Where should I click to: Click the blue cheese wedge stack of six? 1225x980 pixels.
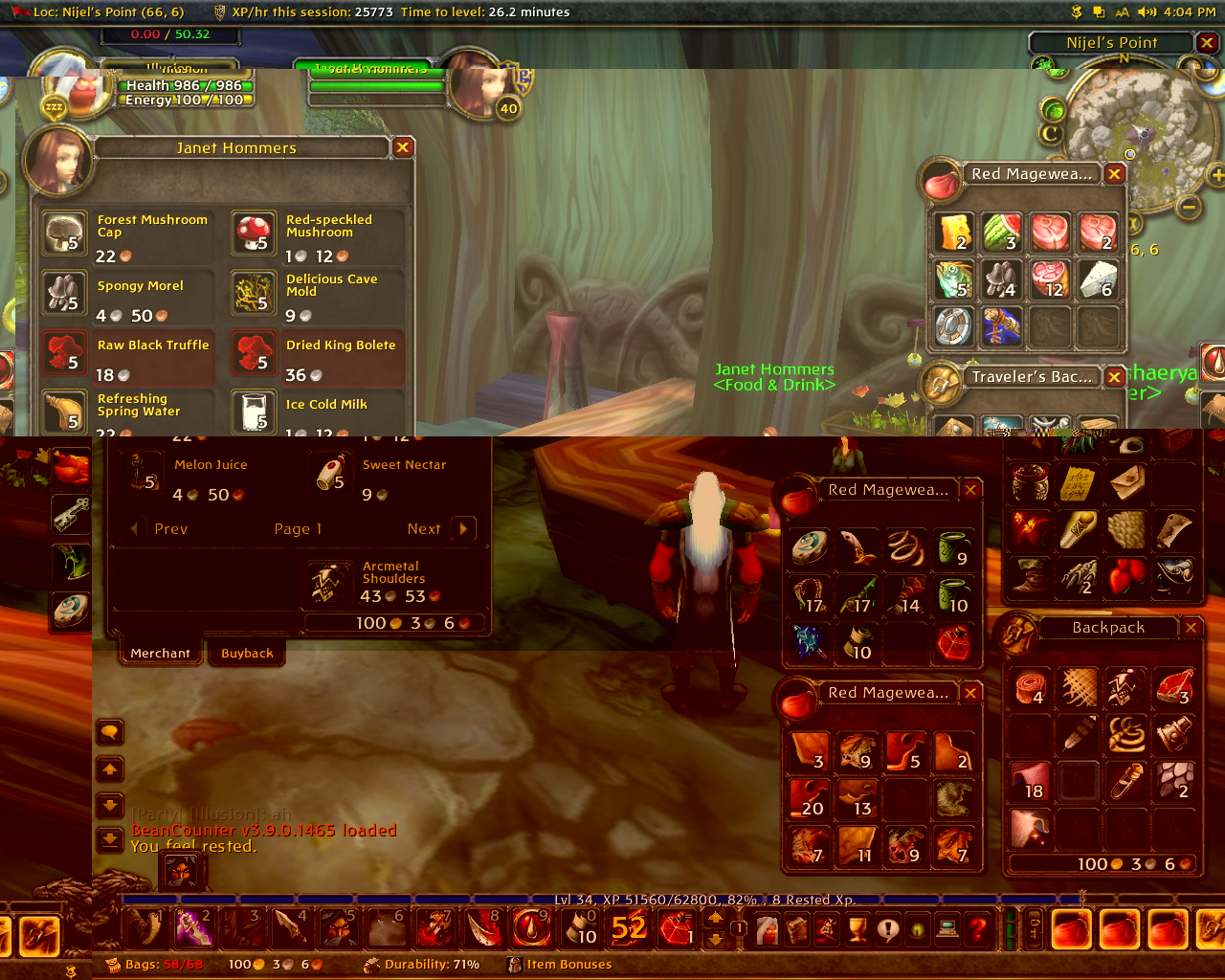click(1098, 279)
